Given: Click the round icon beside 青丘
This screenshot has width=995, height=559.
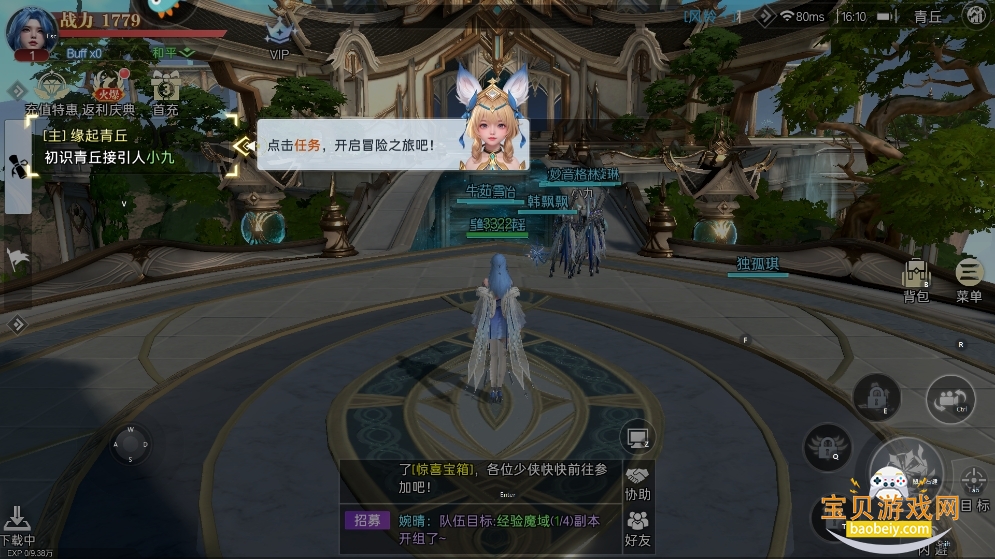Looking at the screenshot, I should [975, 16].
